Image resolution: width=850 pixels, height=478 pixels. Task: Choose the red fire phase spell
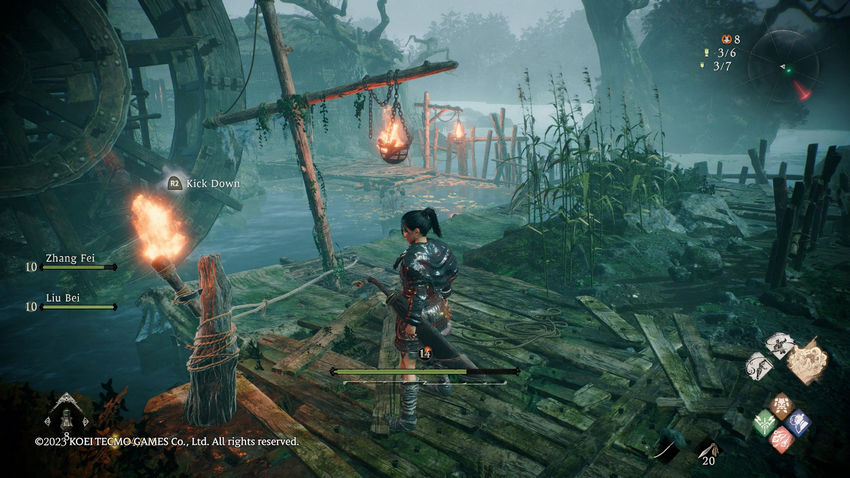(x=781, y=438)
